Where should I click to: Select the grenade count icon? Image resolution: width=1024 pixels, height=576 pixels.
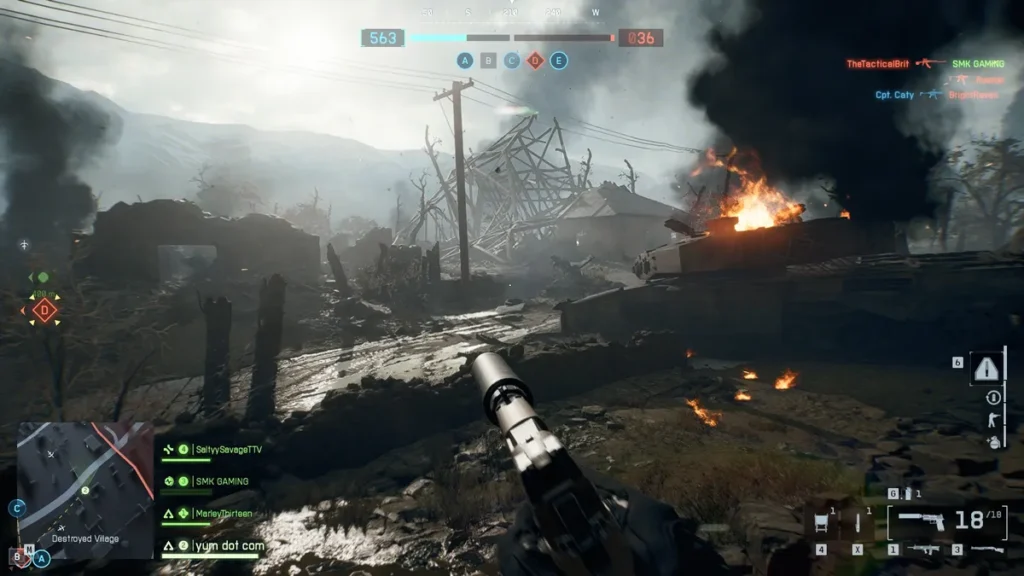(904, 493)
